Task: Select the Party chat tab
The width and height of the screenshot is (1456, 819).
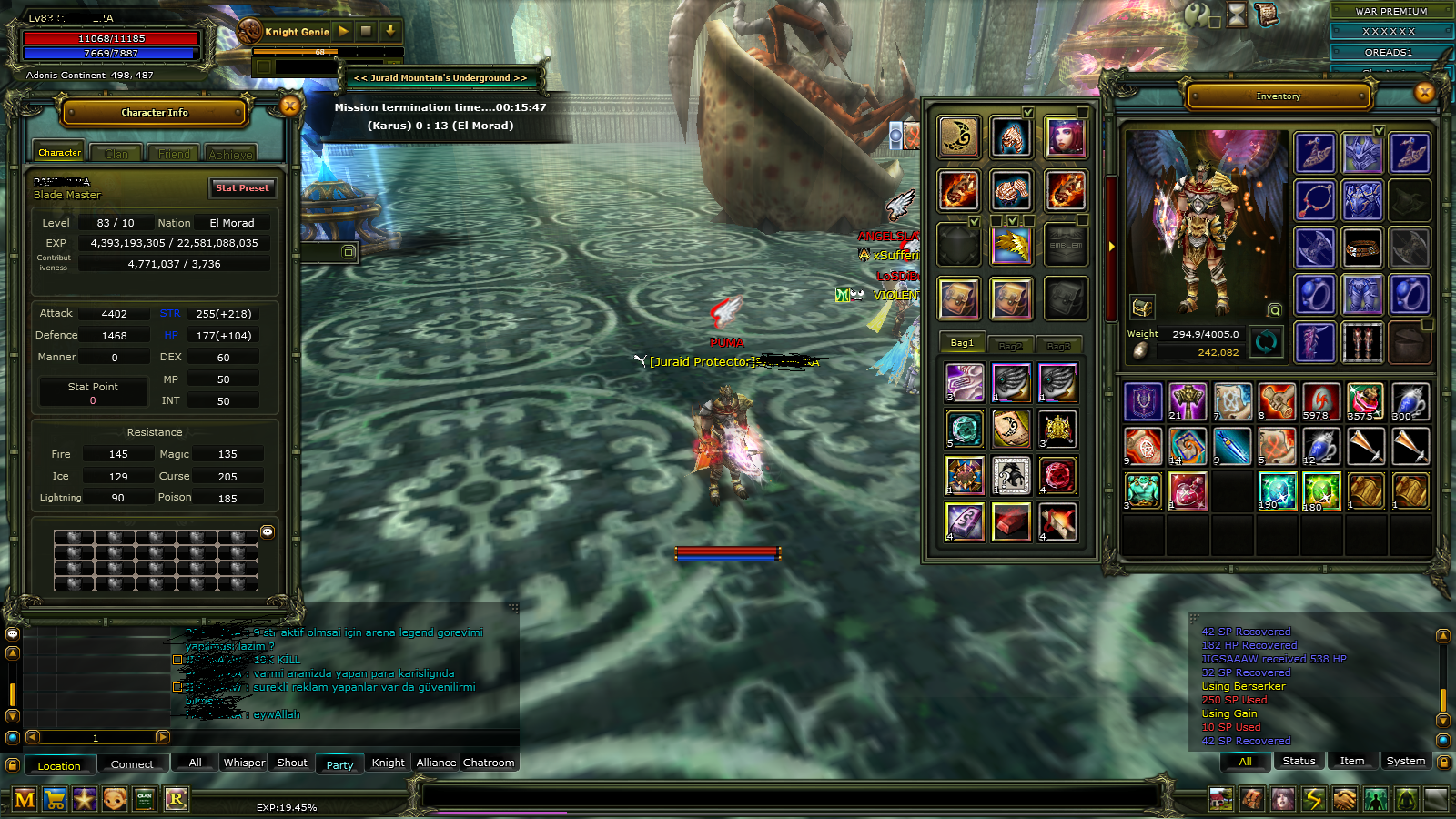Action: pos(339,764)
